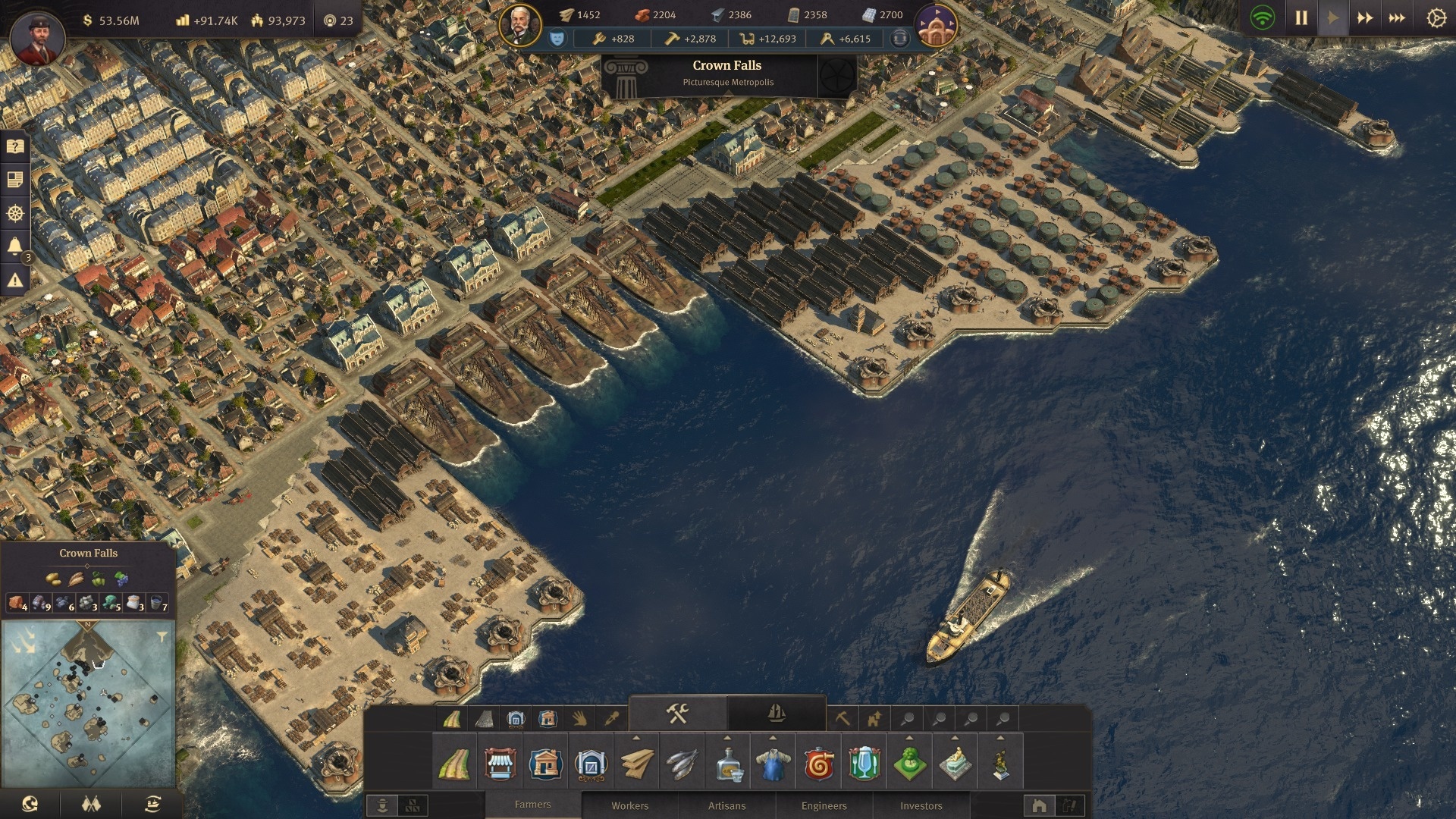Set game speed to fast forward
Image resolution: width=1456 pixels, height=819 pixels.
coord(1365,17)
